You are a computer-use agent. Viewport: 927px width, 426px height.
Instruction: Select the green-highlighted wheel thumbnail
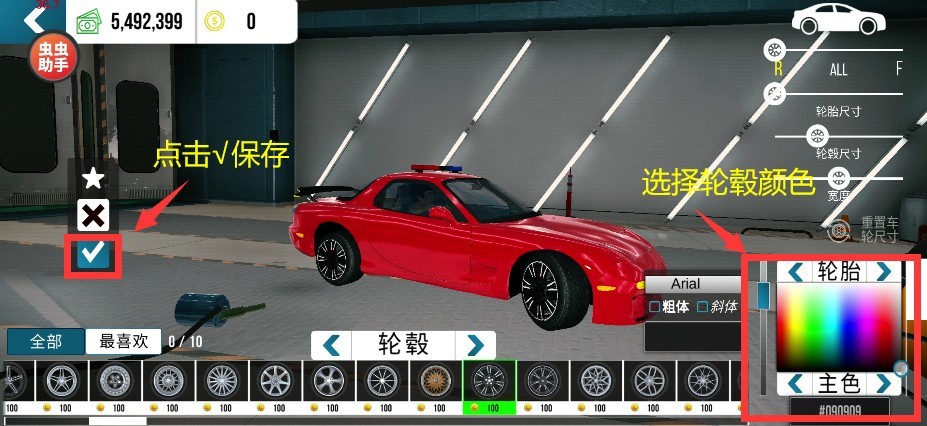[x=488, y=381]
